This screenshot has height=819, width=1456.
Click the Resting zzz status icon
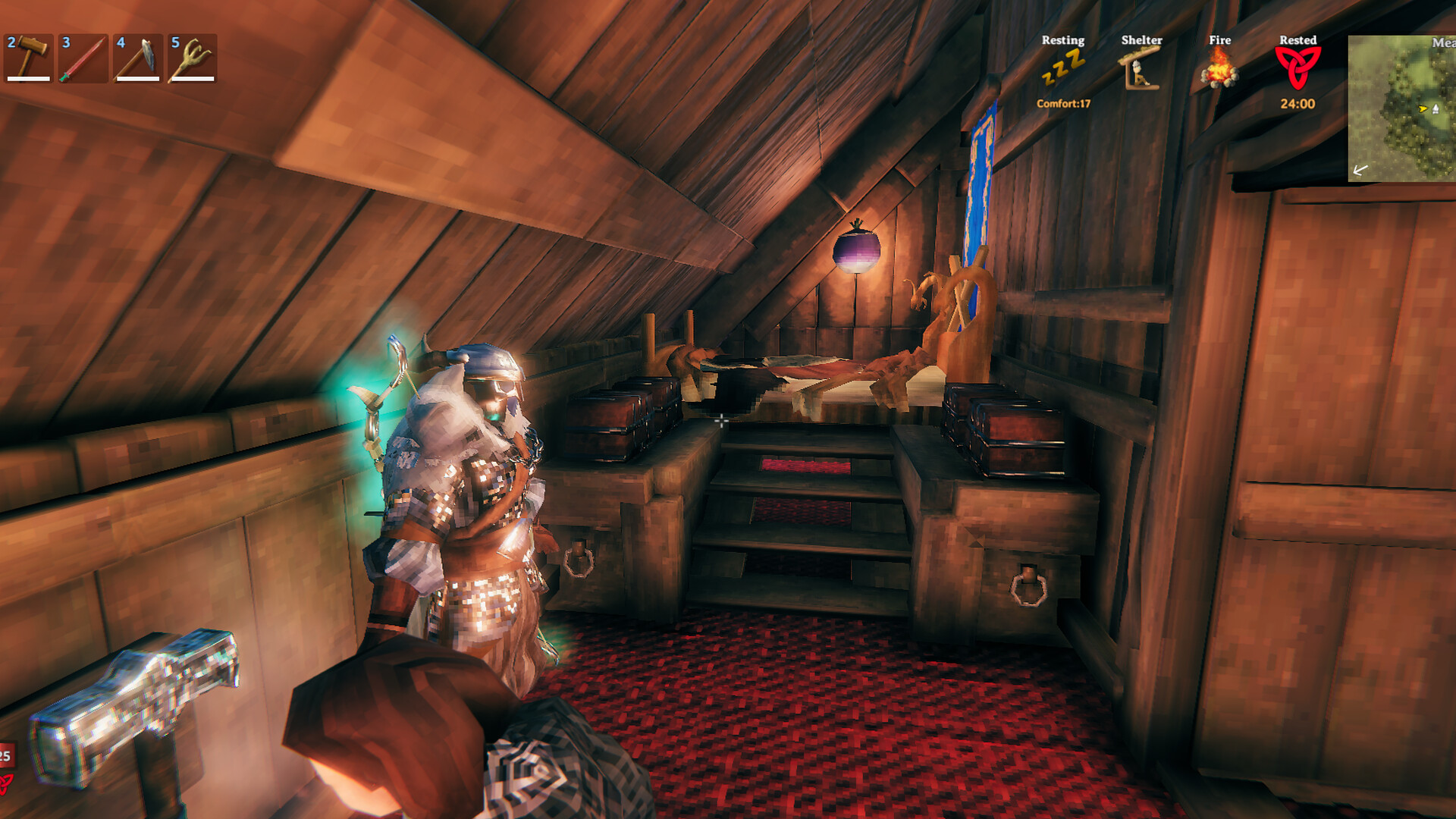tap(1062, 68)
